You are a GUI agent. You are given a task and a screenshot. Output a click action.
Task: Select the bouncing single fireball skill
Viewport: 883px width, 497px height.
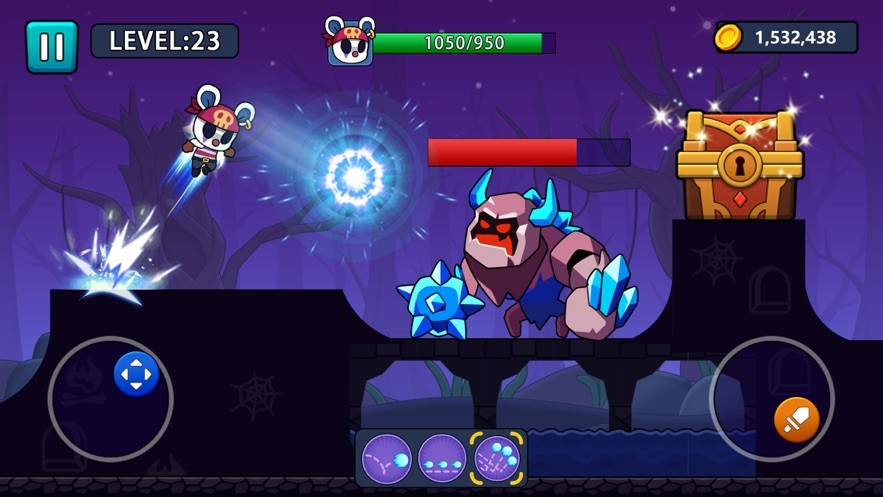(387, 458)
